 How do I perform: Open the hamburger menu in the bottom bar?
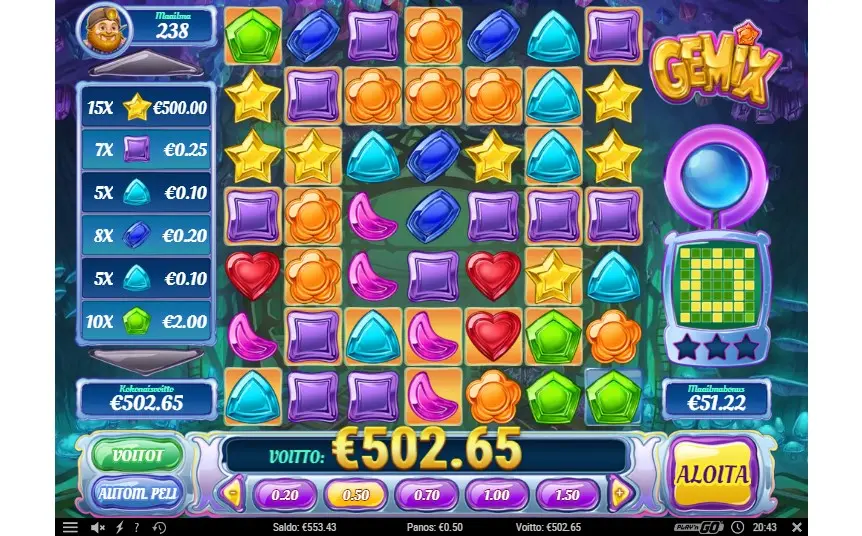click(70, 527)
